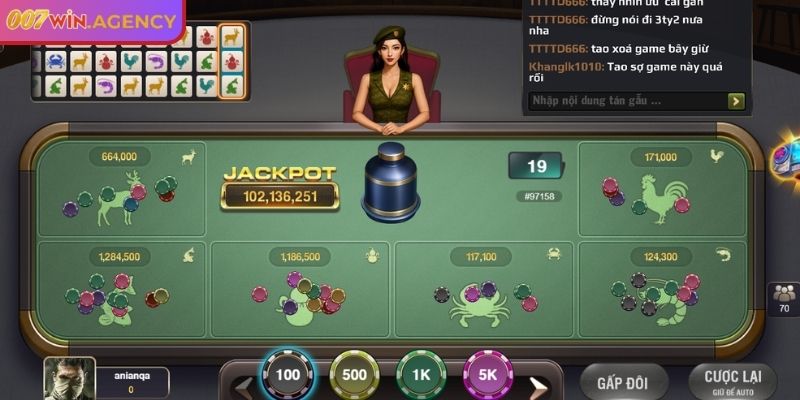800x400 pixels.
Task: Show previous chips with the left arrow
Action: (241, 384)
